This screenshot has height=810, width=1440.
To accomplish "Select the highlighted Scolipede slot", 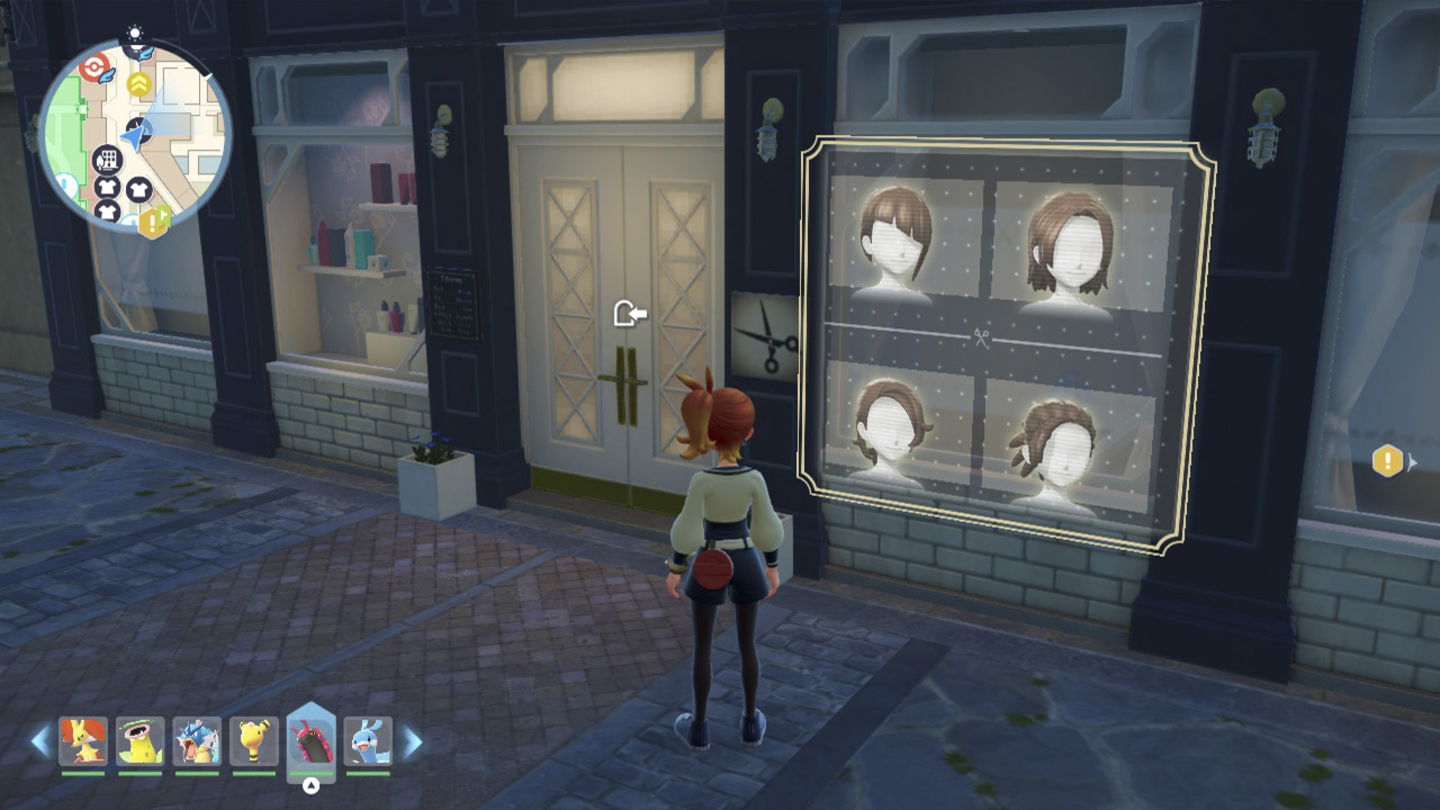I will point(311,741).
